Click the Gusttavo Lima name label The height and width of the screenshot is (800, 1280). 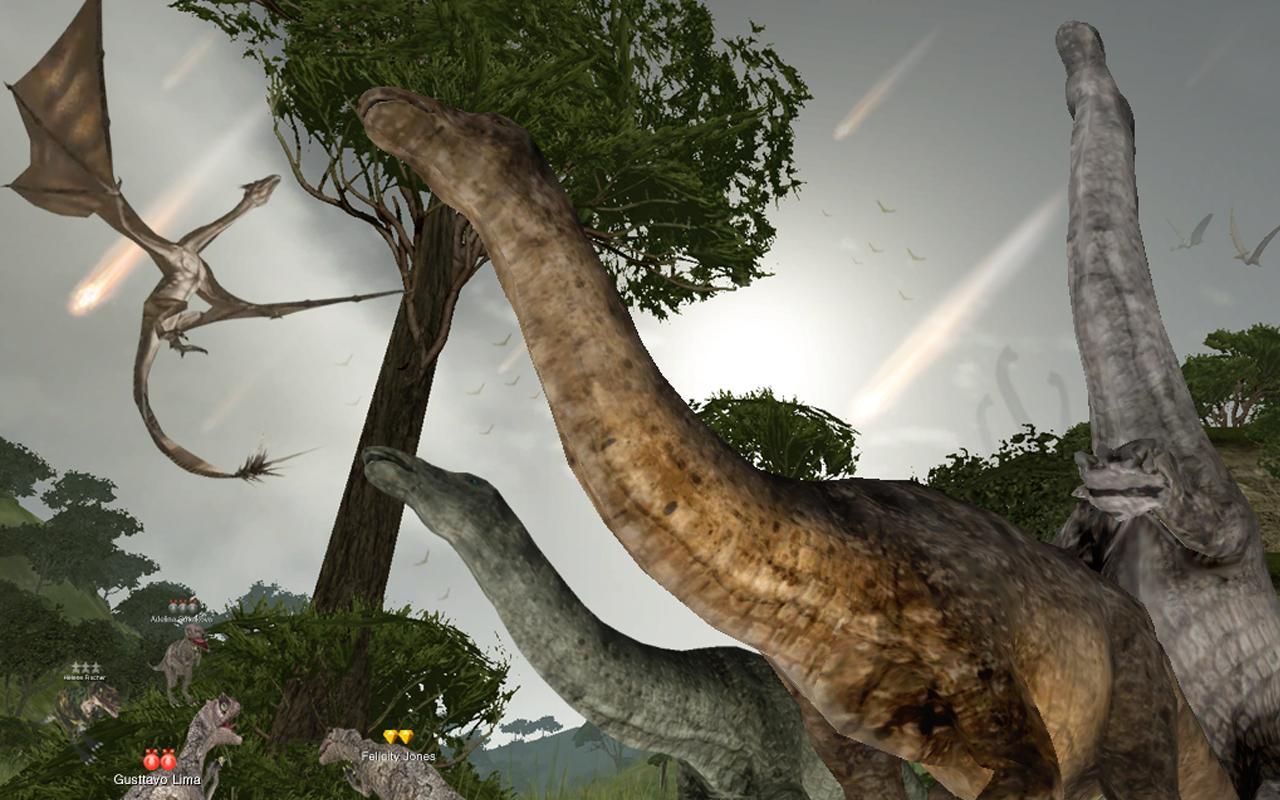(158, 780)
